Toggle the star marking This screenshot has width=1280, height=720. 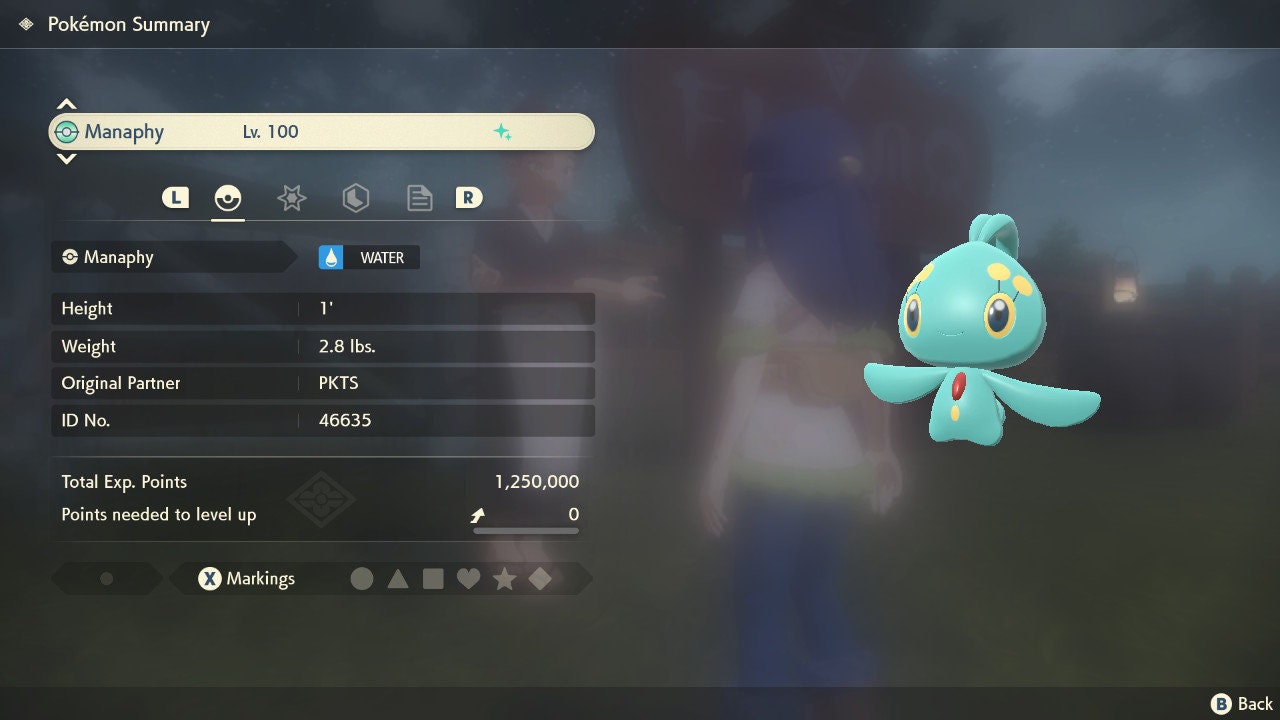point(504,579)
